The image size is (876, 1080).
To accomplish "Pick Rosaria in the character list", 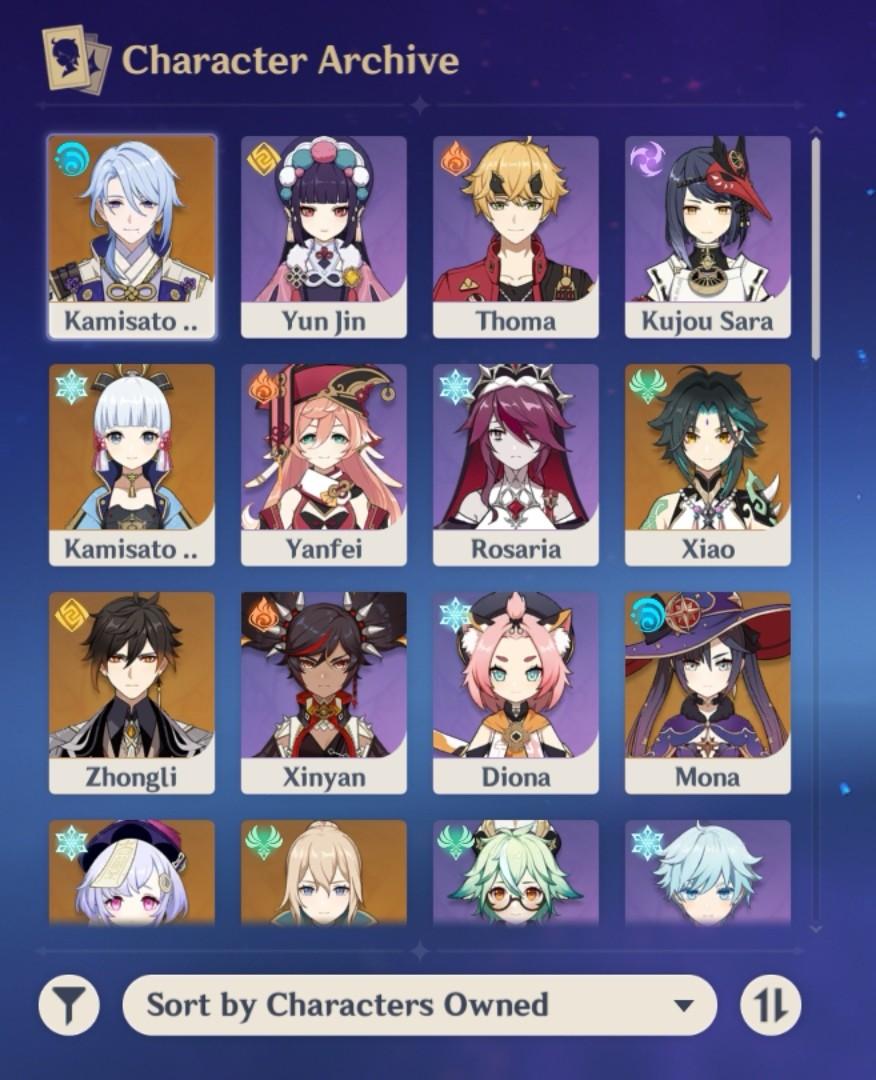I will [515, 464].
